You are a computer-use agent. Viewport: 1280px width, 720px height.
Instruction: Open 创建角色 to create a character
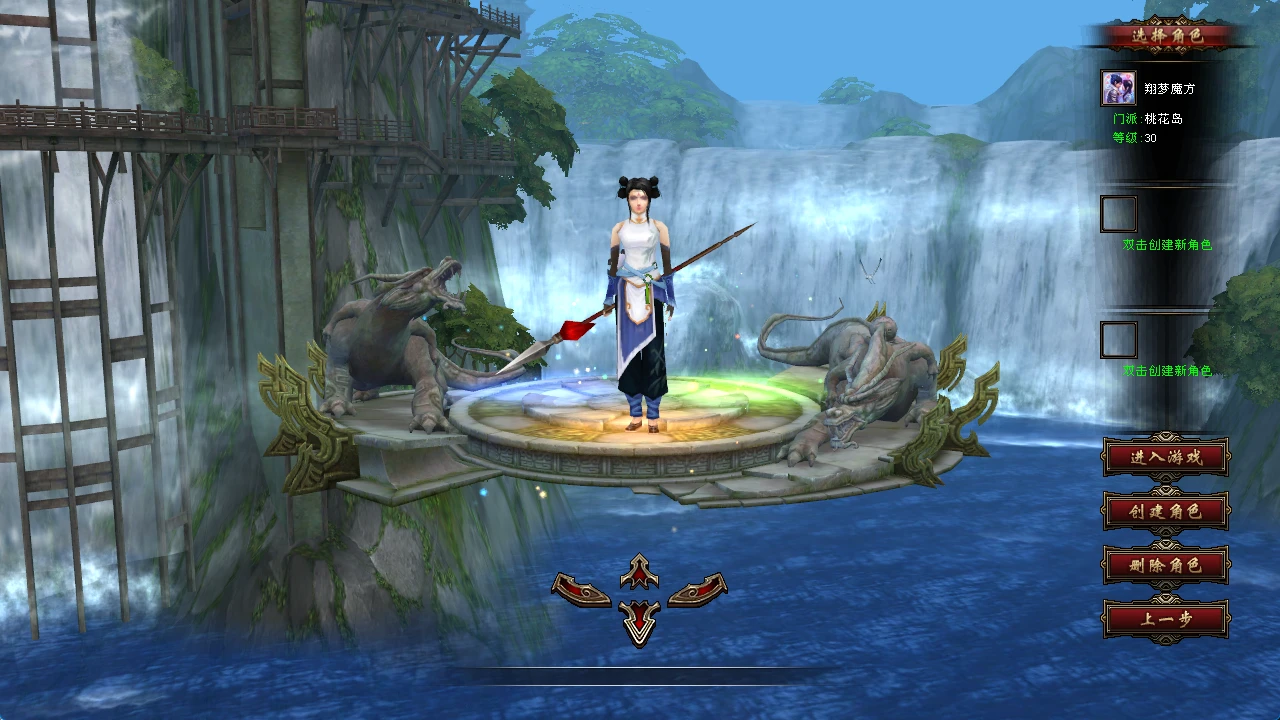pos(1165,511)
